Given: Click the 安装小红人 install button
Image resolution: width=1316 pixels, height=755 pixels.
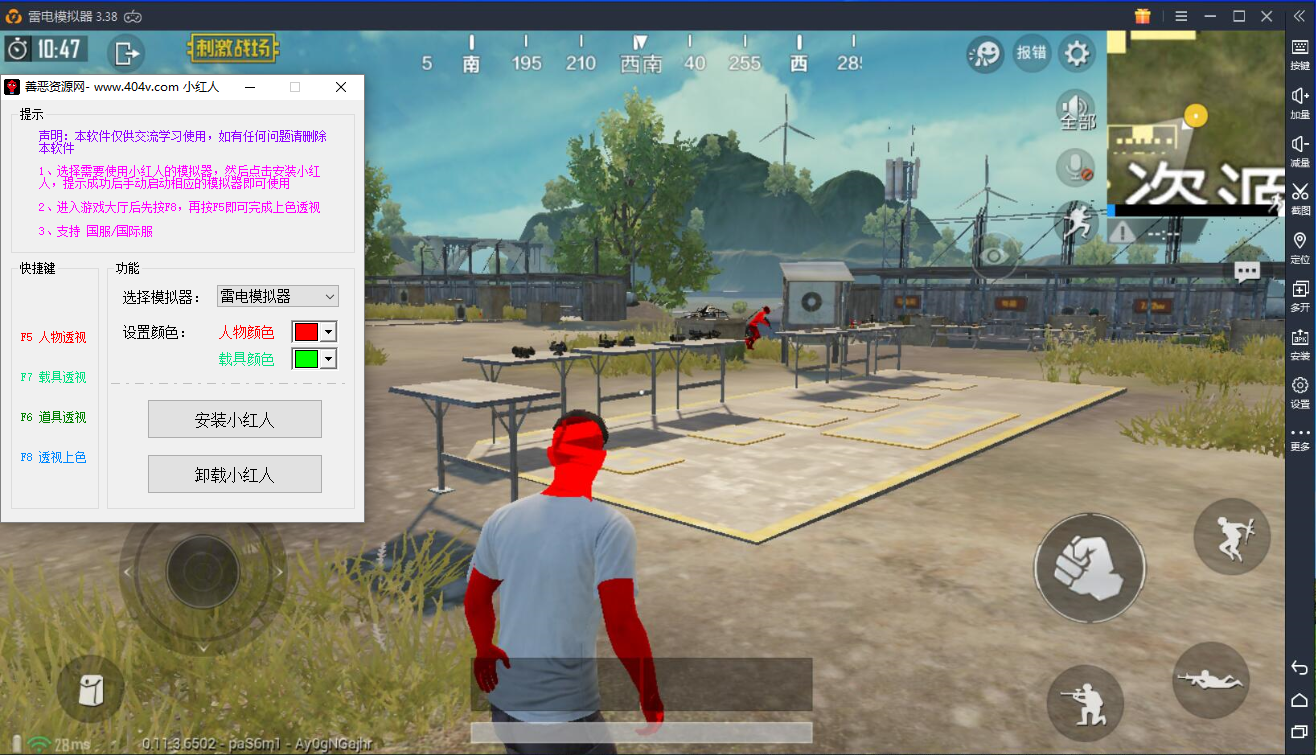Looking at the screenshot, I should [x=235, y=420].
